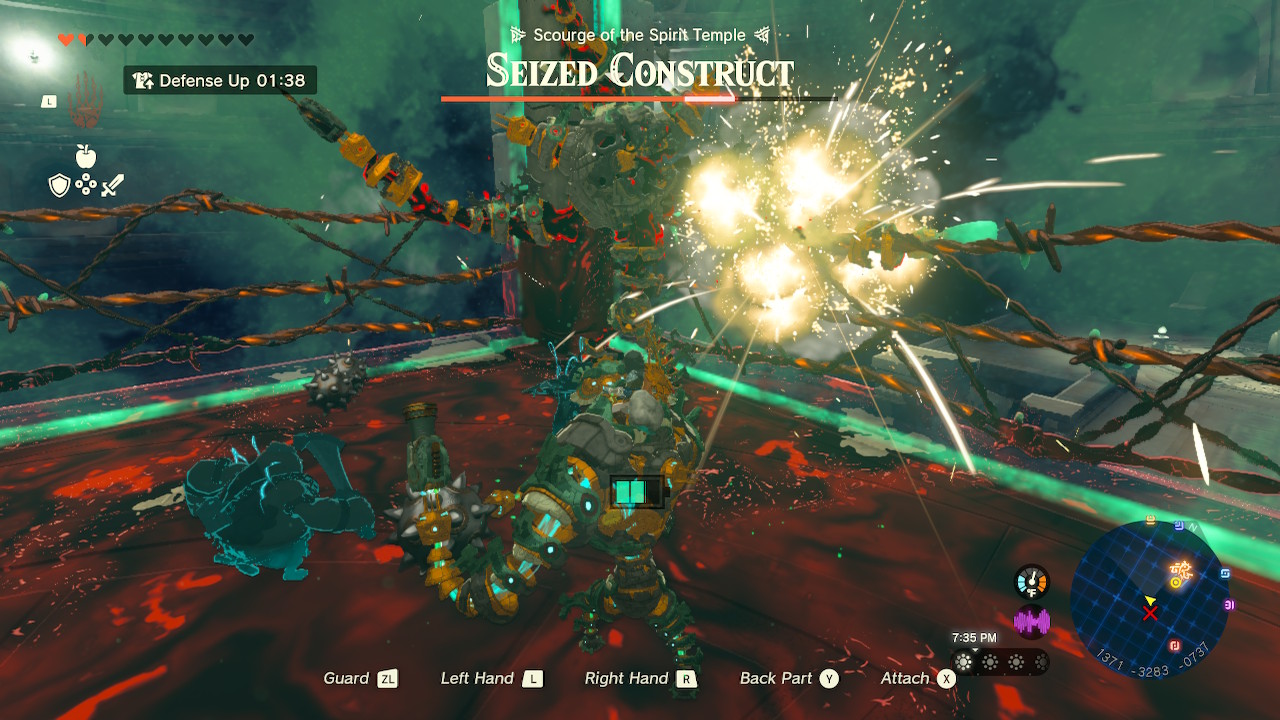Viewport: 1280px width, 720px height.
Task: Click the current weather forecast icon
Action: click(x=965, y=662)
